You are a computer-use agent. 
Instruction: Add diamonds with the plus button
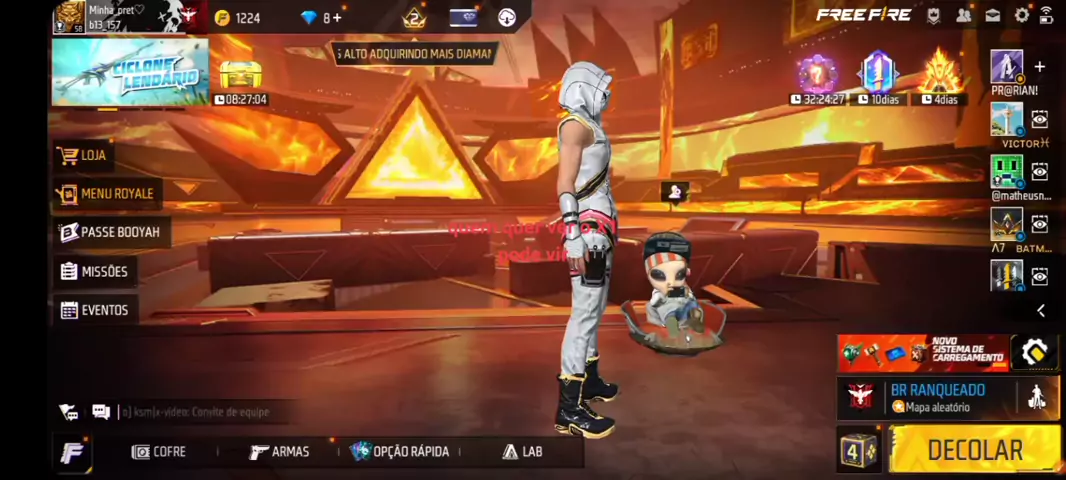[337, 18]
